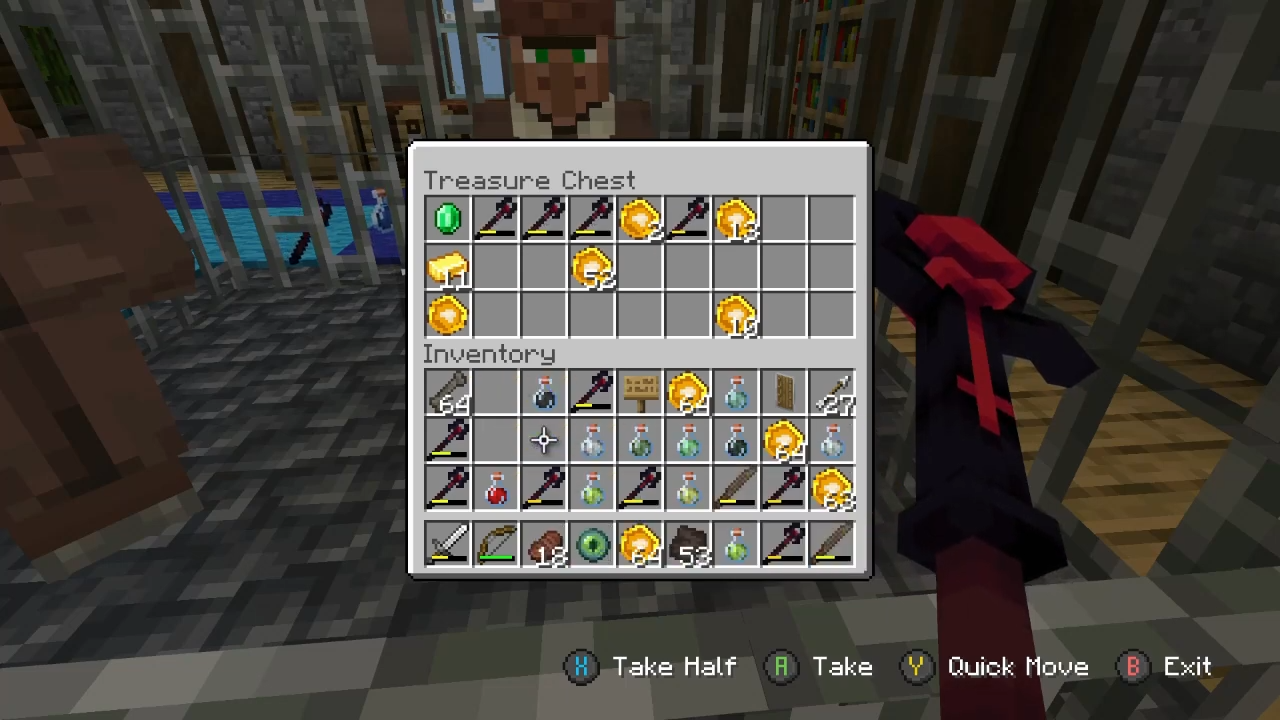Select the gold coin stack in the hotbar
Image resolution: width=1280 pixels, height=720 pixels.
pyautogui.click(x=639, y=545)
